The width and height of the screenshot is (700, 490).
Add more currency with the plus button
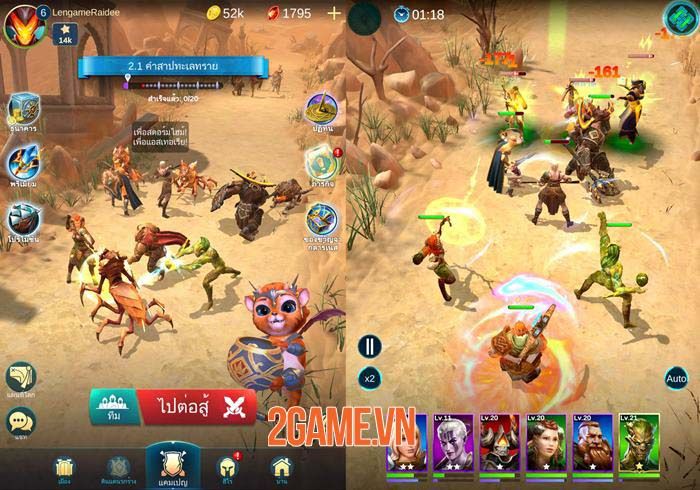coord(334,14)
